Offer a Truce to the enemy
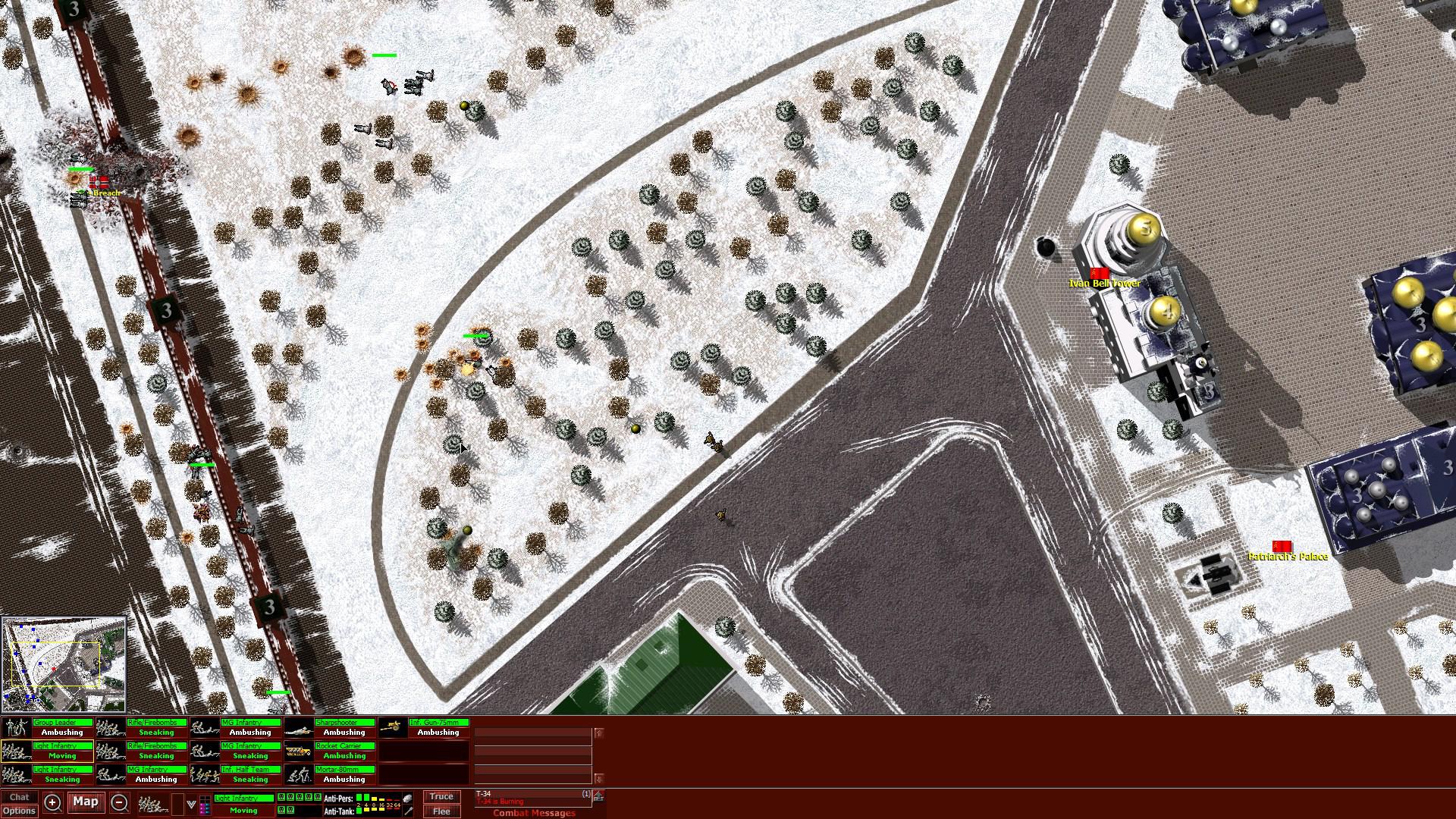 442,797
